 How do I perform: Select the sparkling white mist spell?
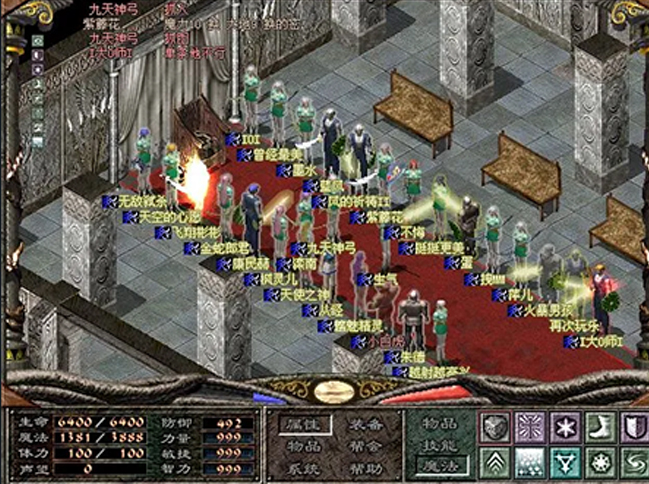coord(528,462)
